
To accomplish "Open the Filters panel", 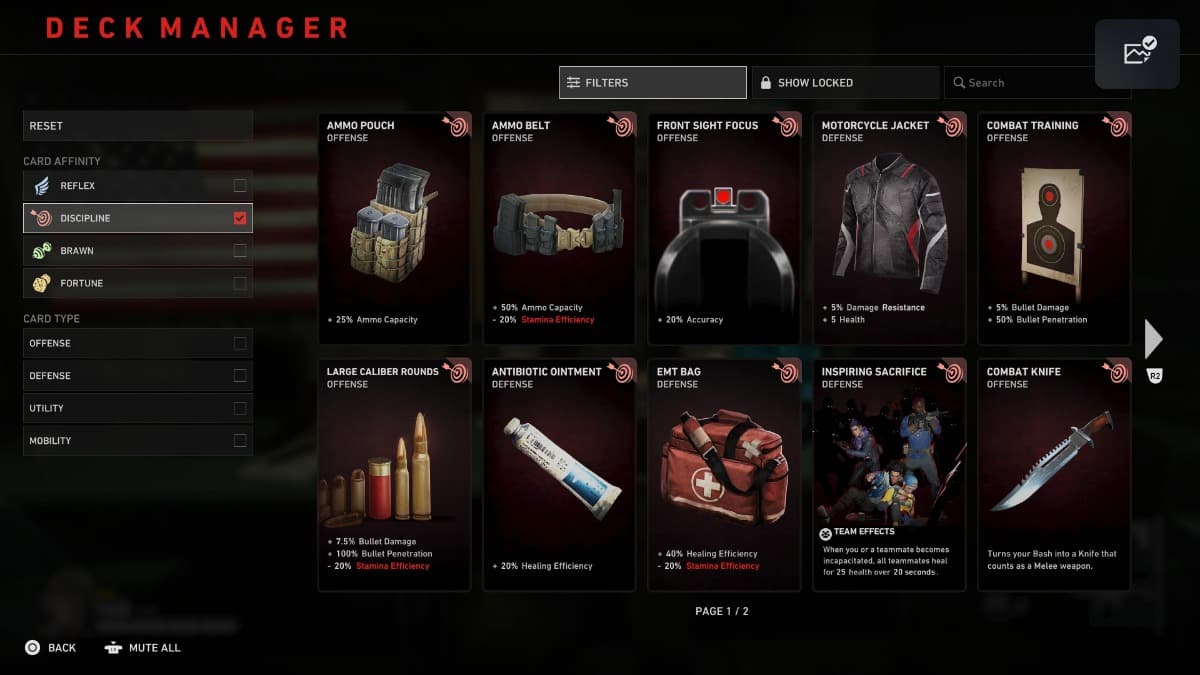I will point(652,83).
